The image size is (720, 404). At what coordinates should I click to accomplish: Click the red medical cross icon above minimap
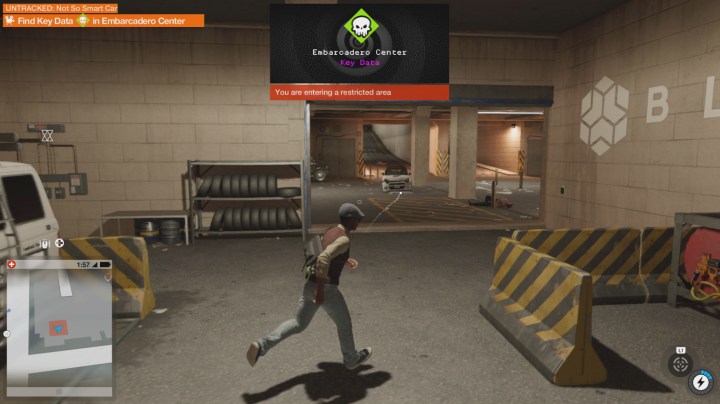point(12,264)
